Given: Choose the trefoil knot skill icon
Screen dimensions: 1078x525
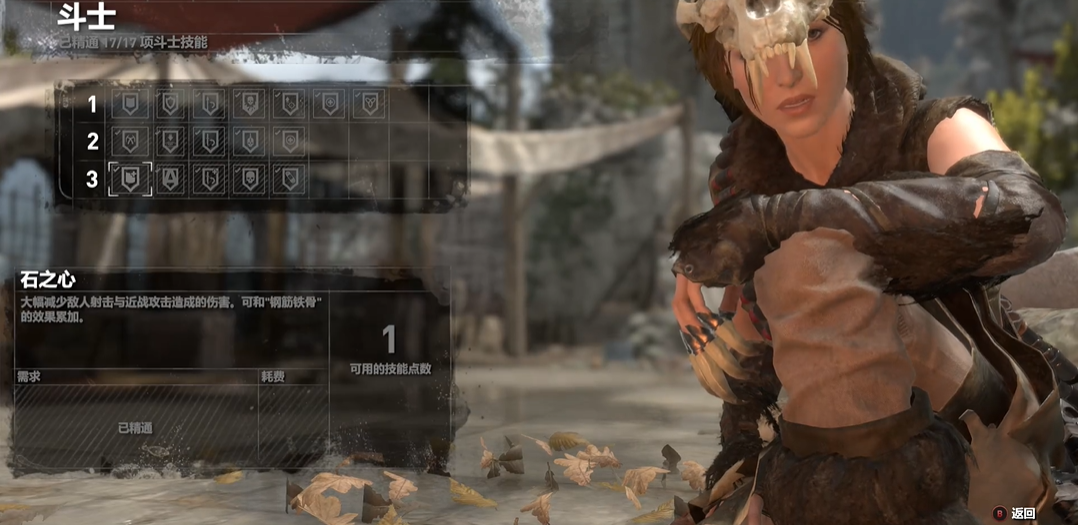Looking at the screenshot, I should pyautogui.click(x=369, y=103).
